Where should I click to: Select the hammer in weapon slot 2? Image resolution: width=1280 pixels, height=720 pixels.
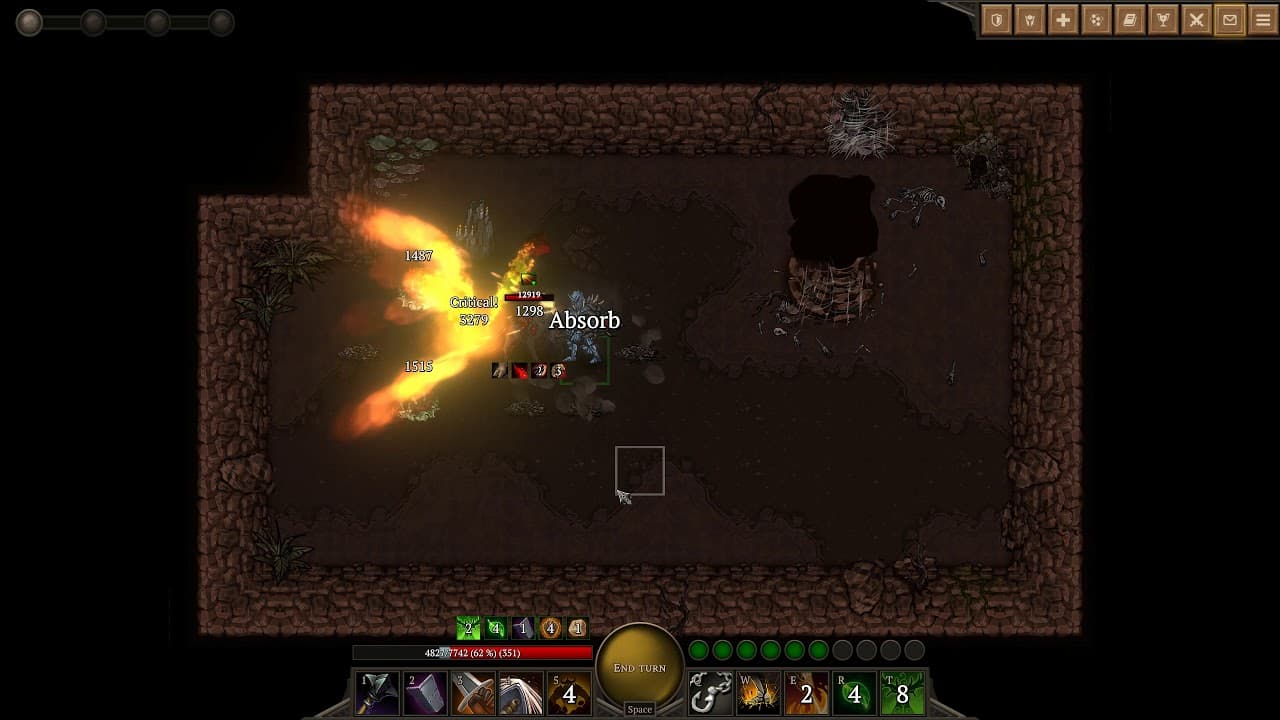click(x=425, y=692)
